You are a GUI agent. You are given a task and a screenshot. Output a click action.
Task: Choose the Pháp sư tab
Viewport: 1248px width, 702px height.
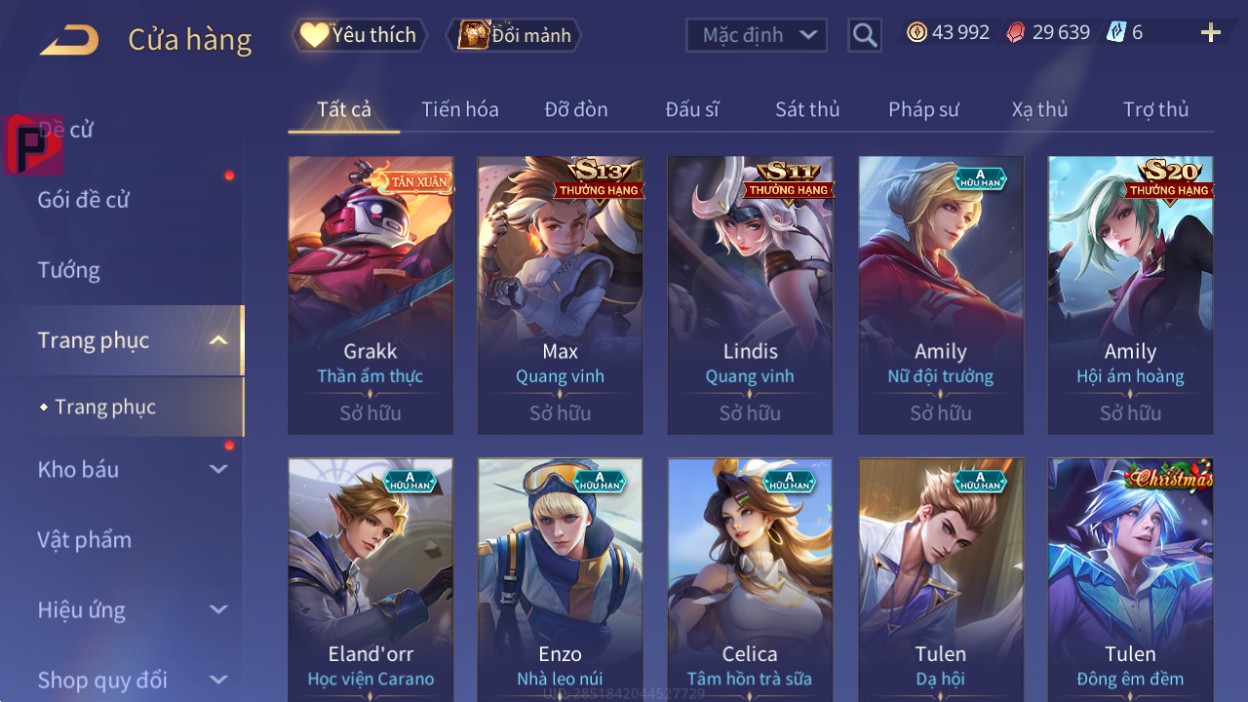(x=923, y=109)
